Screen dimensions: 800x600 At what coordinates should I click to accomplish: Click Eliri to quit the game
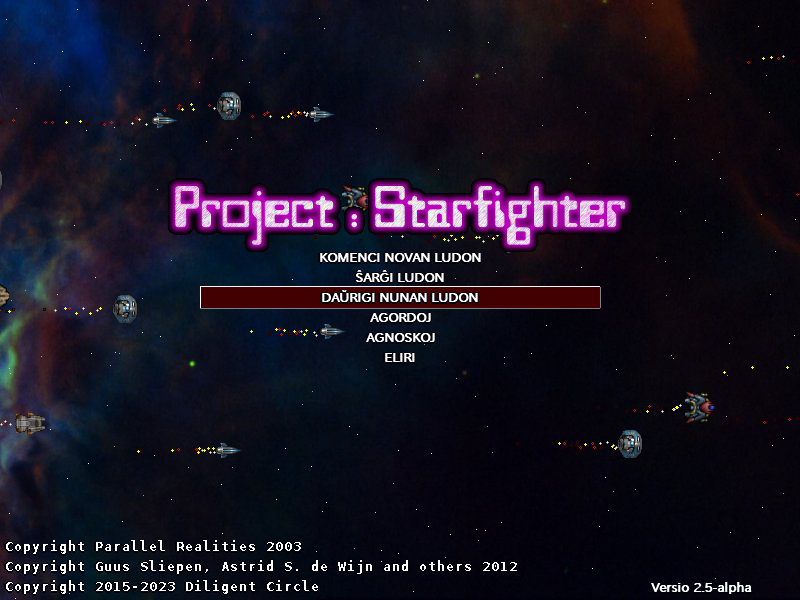pyautogui.click(x=400, y=357)
